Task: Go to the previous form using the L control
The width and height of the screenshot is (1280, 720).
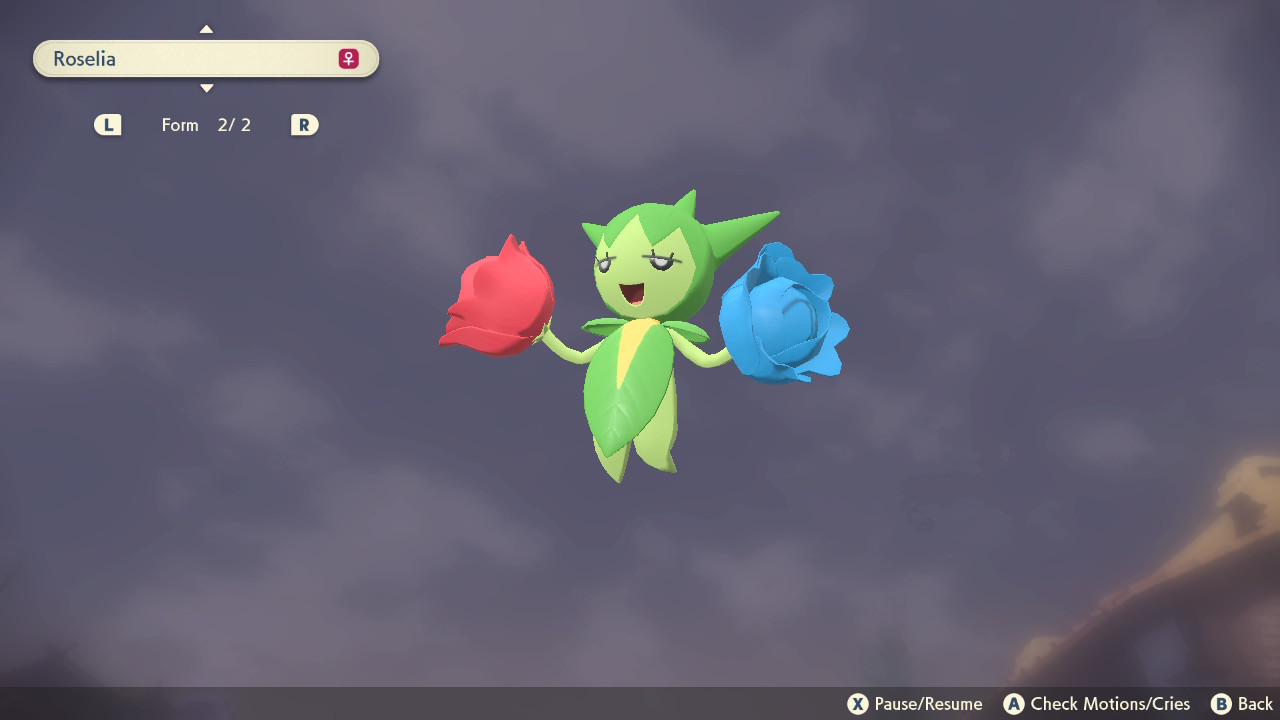Action: tap(107, 124)
